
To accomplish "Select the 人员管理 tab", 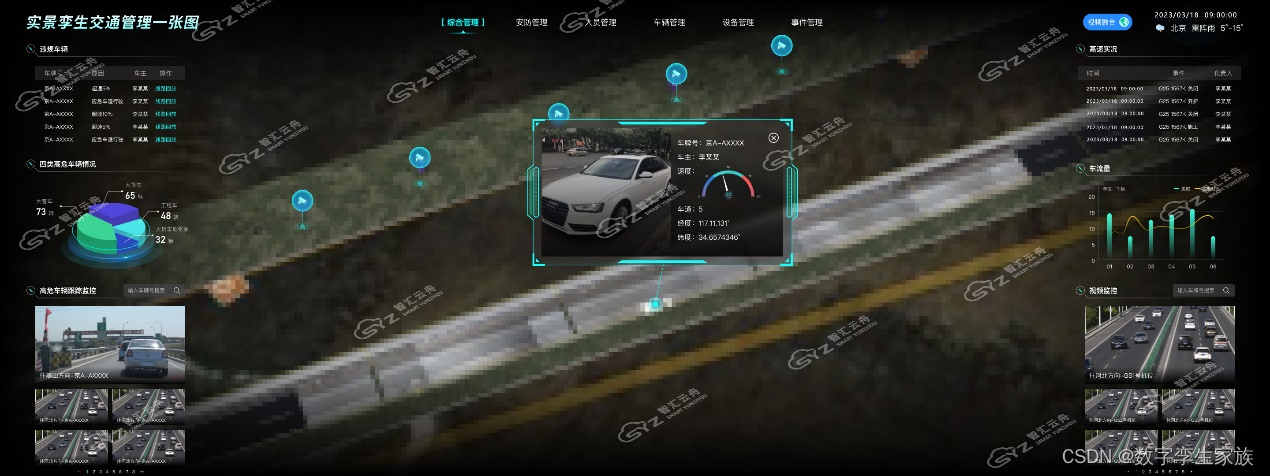I will pyautogui.click(x=601, y=22).
